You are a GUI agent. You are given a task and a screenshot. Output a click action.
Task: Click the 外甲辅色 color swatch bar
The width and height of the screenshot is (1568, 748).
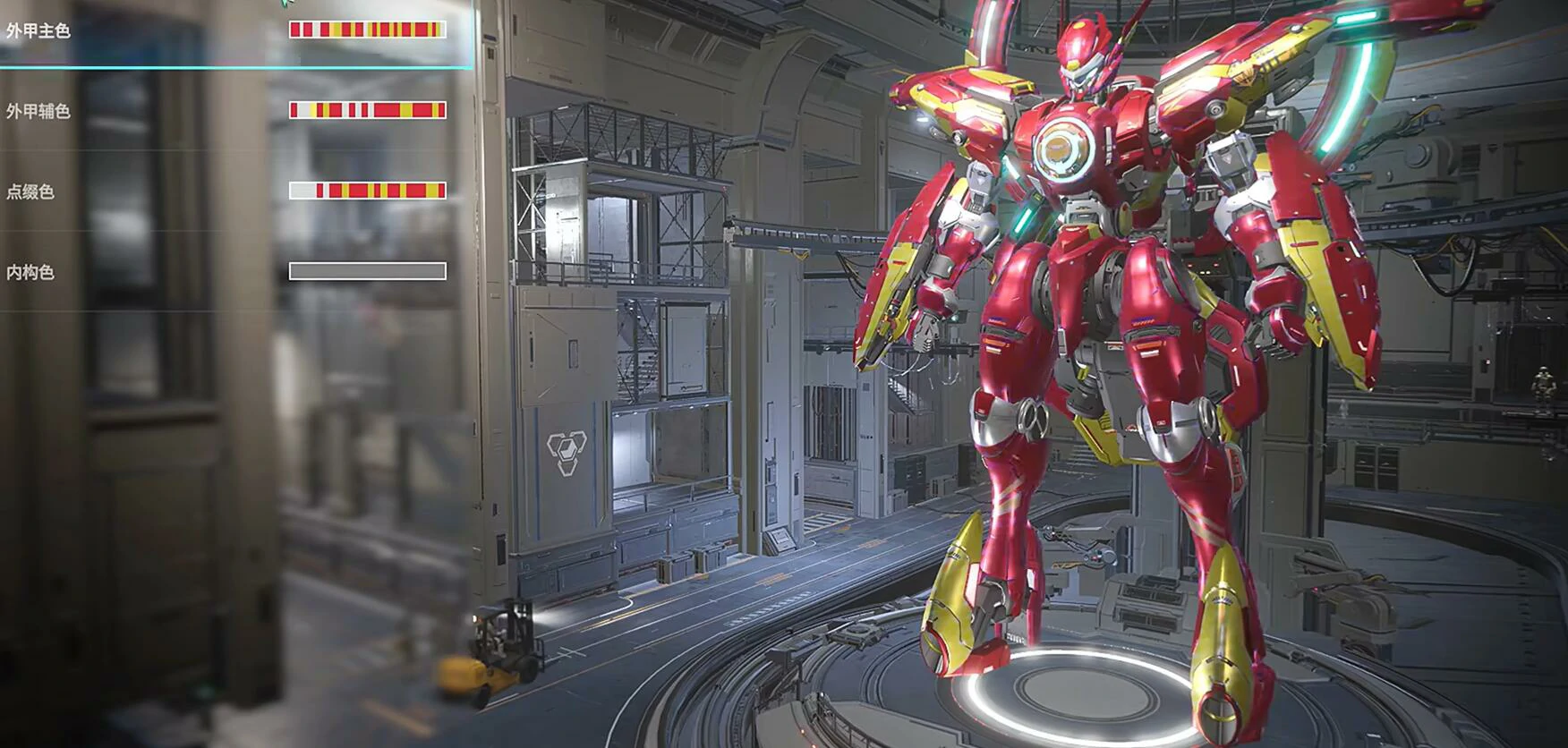367,110
